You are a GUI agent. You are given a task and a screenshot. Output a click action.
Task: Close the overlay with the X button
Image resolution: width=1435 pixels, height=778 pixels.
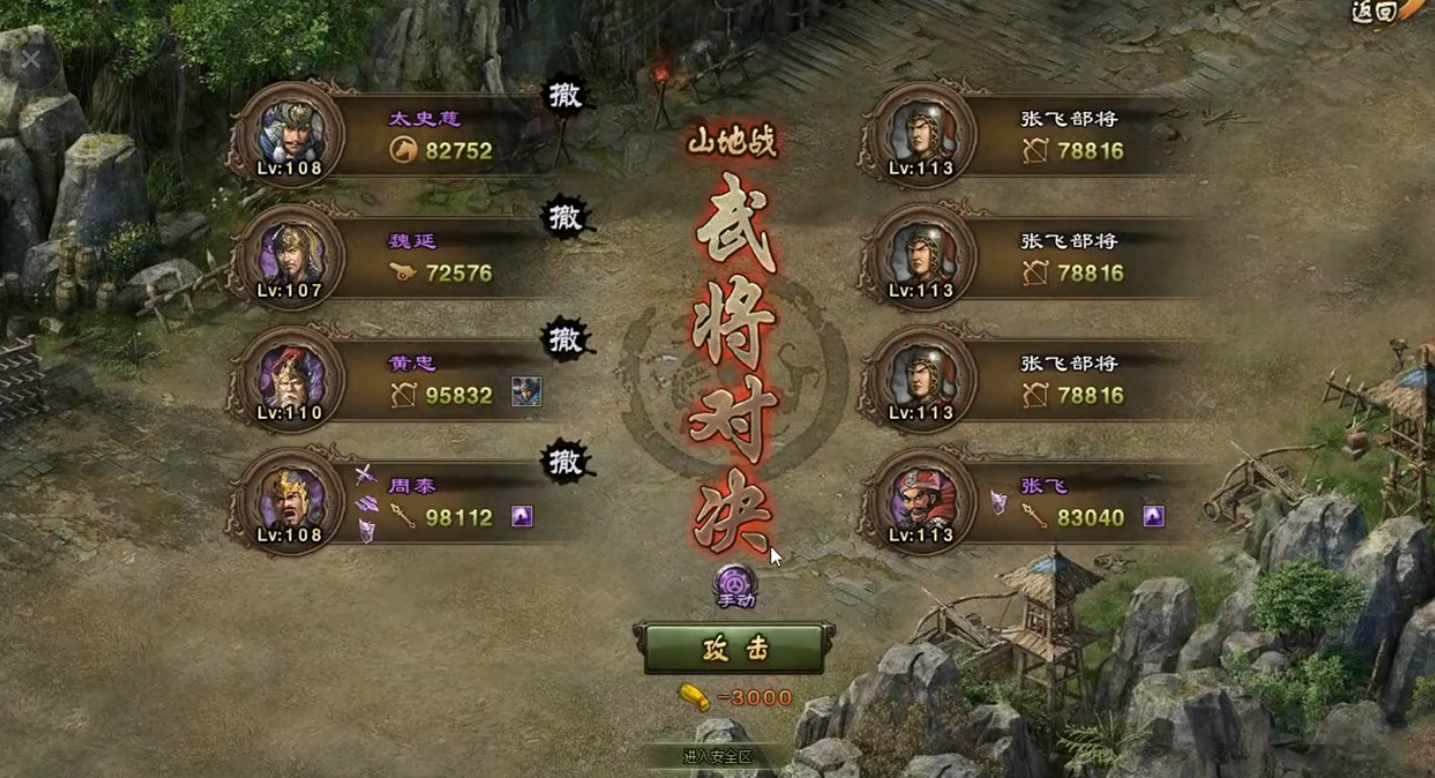(31, 60)
